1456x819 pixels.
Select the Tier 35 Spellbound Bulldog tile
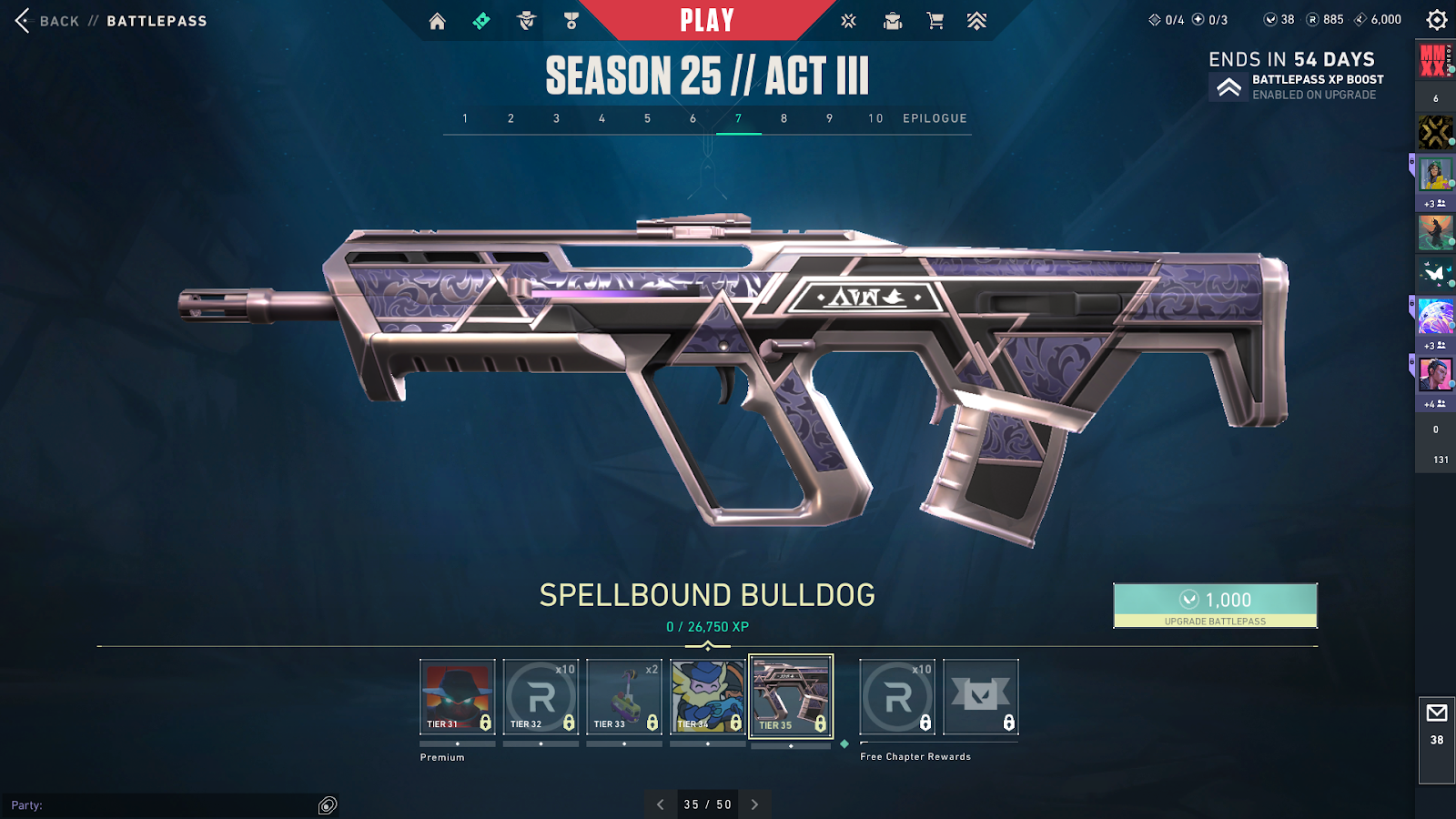pyautogui.click(x=791, y=697)
